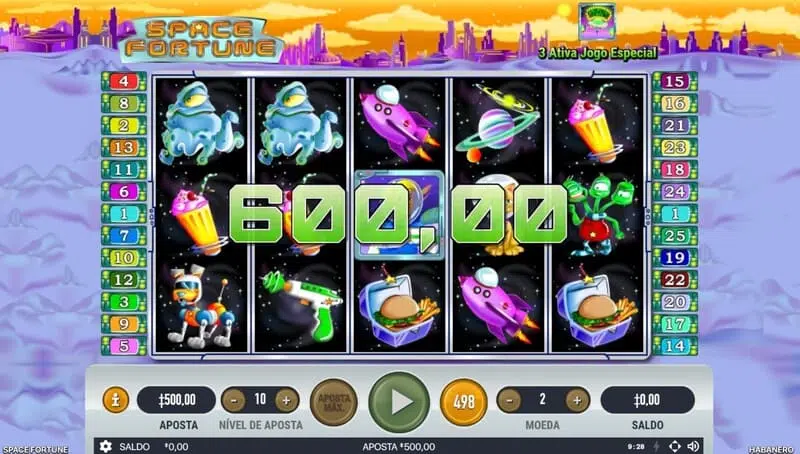This screenshot has width=800, height=454.
Task: Decrease the bet level (Nível de Aposta)
Action: [x=233, y=400]
